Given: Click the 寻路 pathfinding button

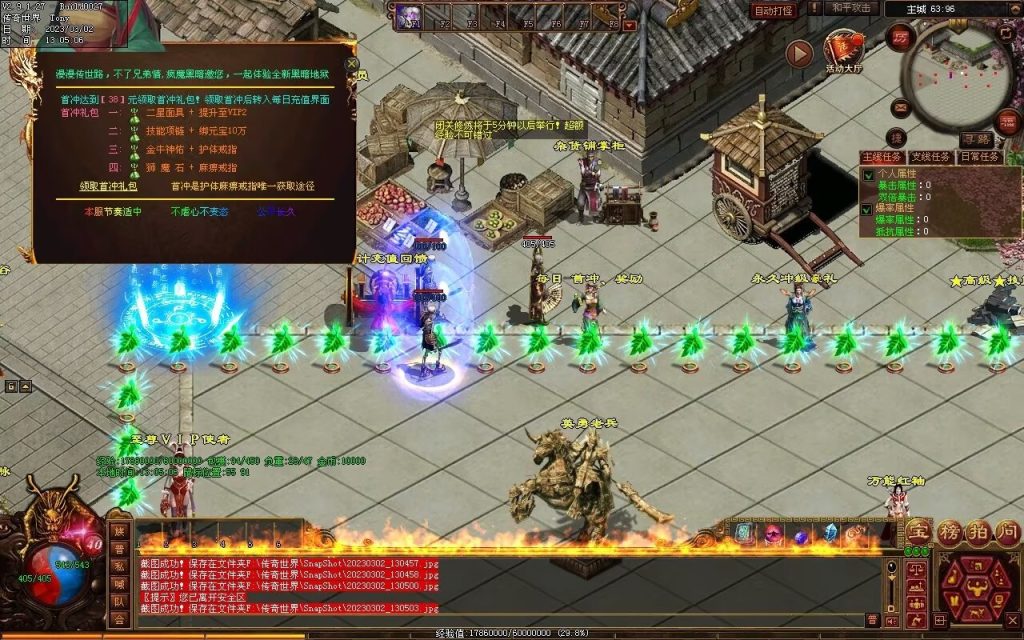Looking at the screenshot, I should coord(977,139).
